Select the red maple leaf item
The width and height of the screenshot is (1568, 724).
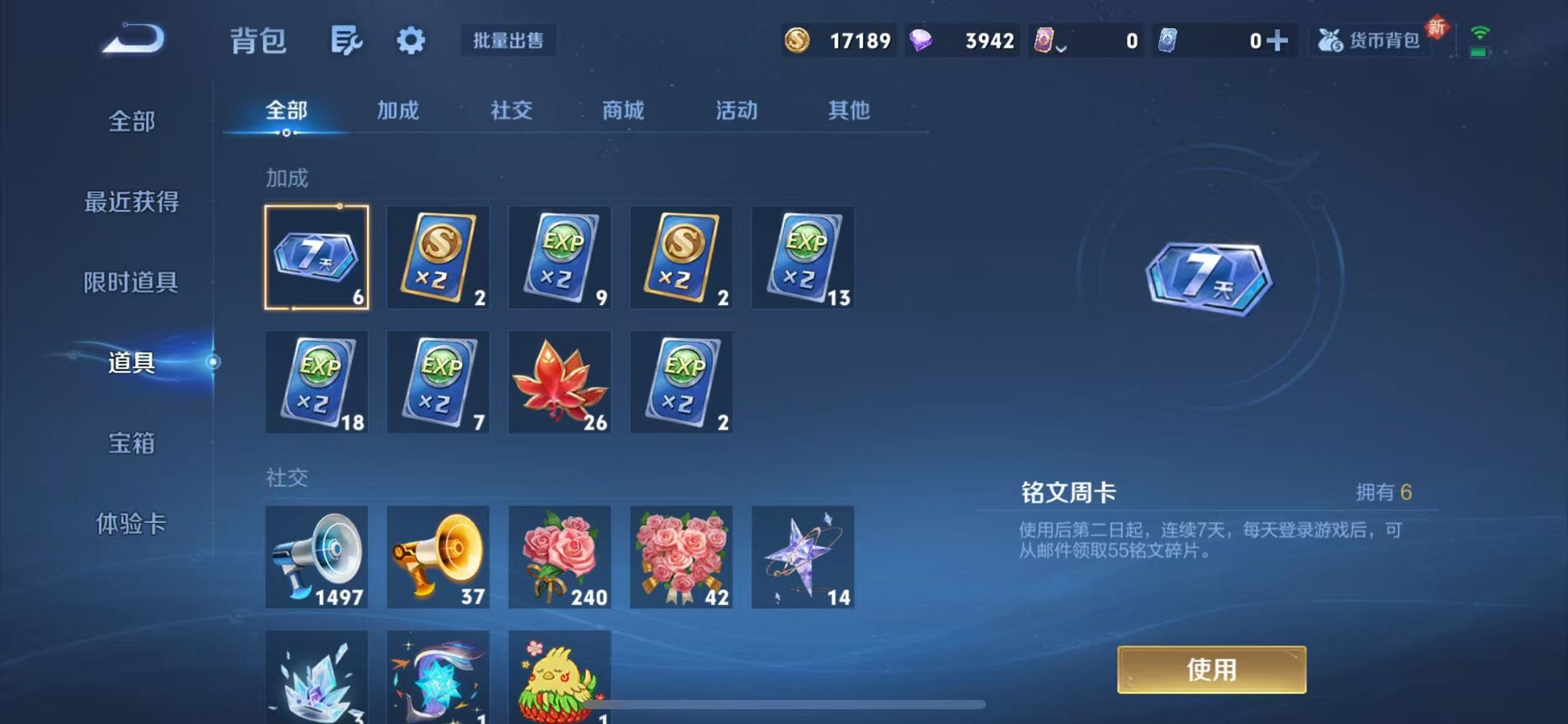(560, 382)
